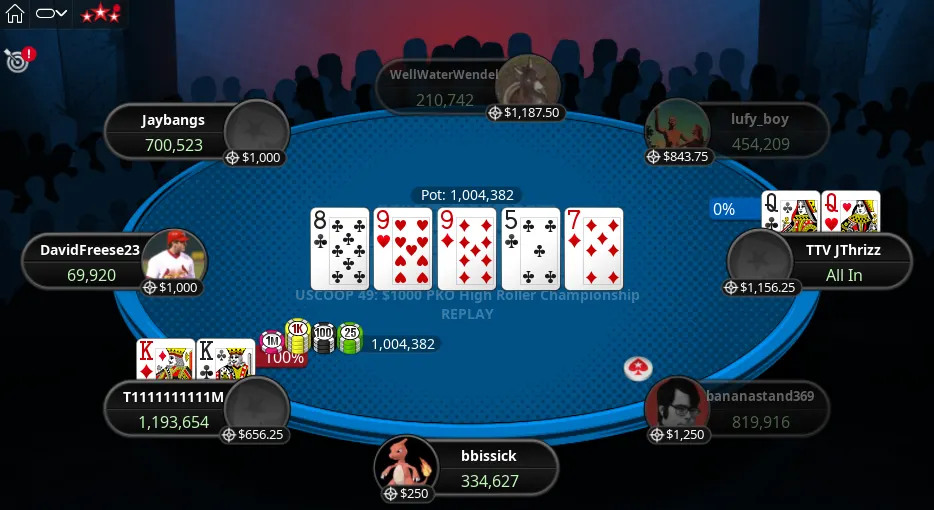934x510 pixels.
Task: Go to the home lobby icon
Action: pos(15,14)
